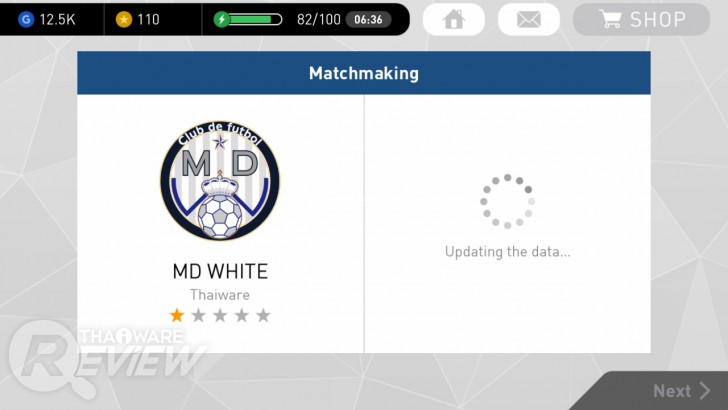The width and height of the screenshot is (728, 410).
Task: Open the mail inbox
Action: pyautogui.click(x=528, y=19)
